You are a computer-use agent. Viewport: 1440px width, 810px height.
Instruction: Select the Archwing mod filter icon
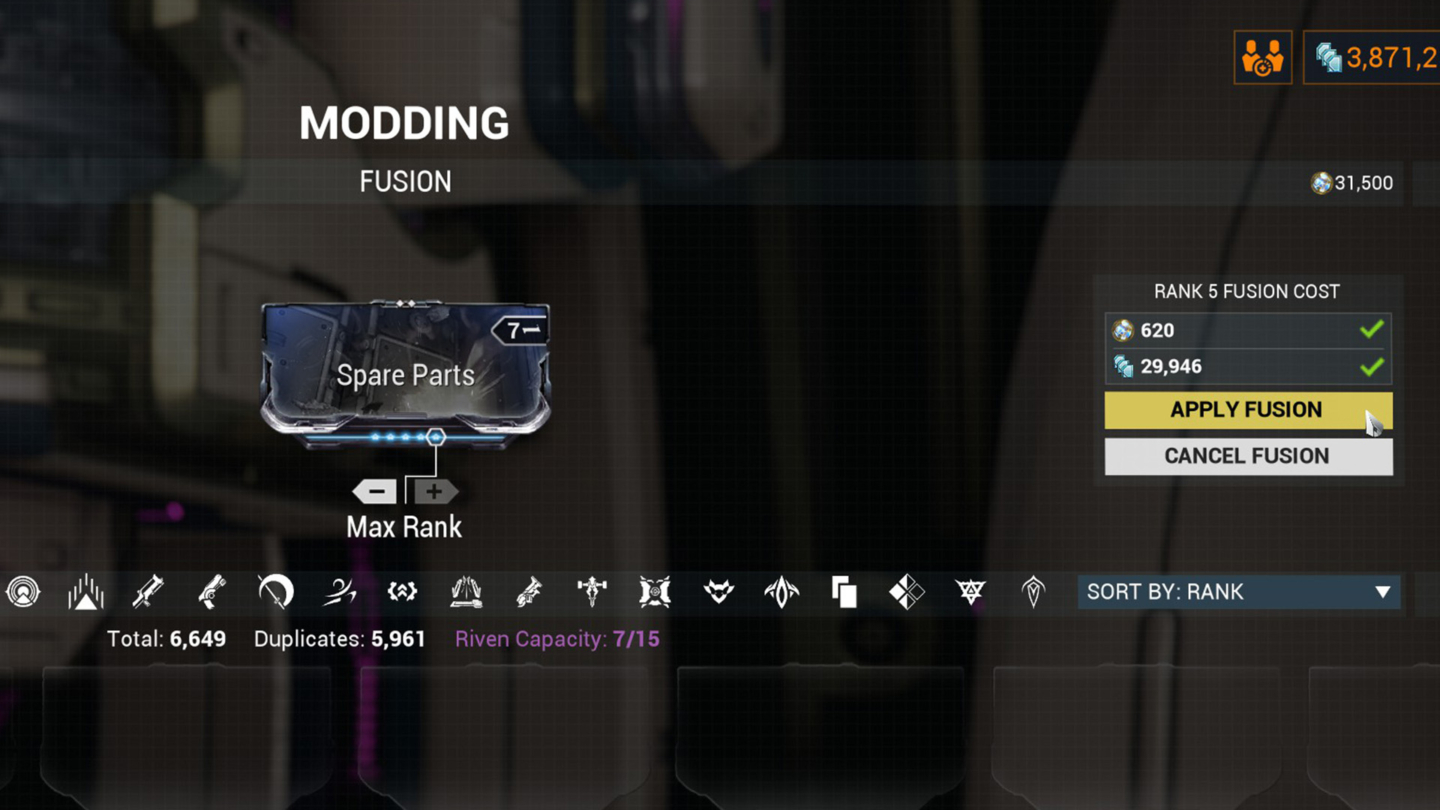781,591
